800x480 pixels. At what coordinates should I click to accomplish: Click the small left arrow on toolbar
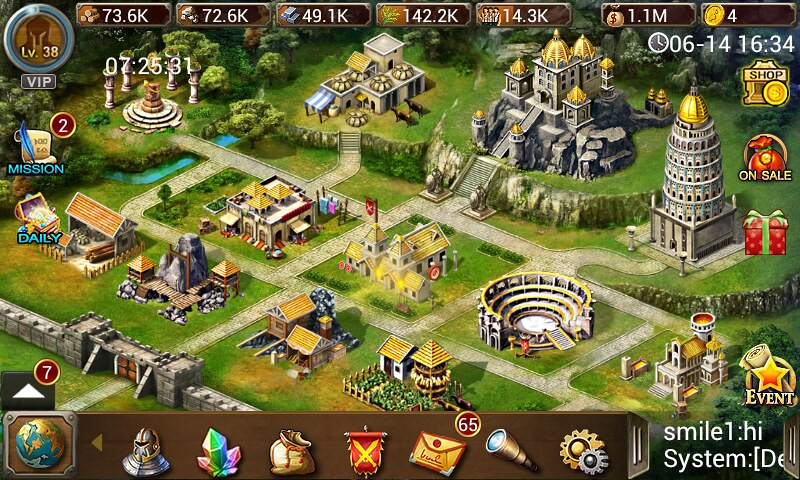click(x=97, y=442)
